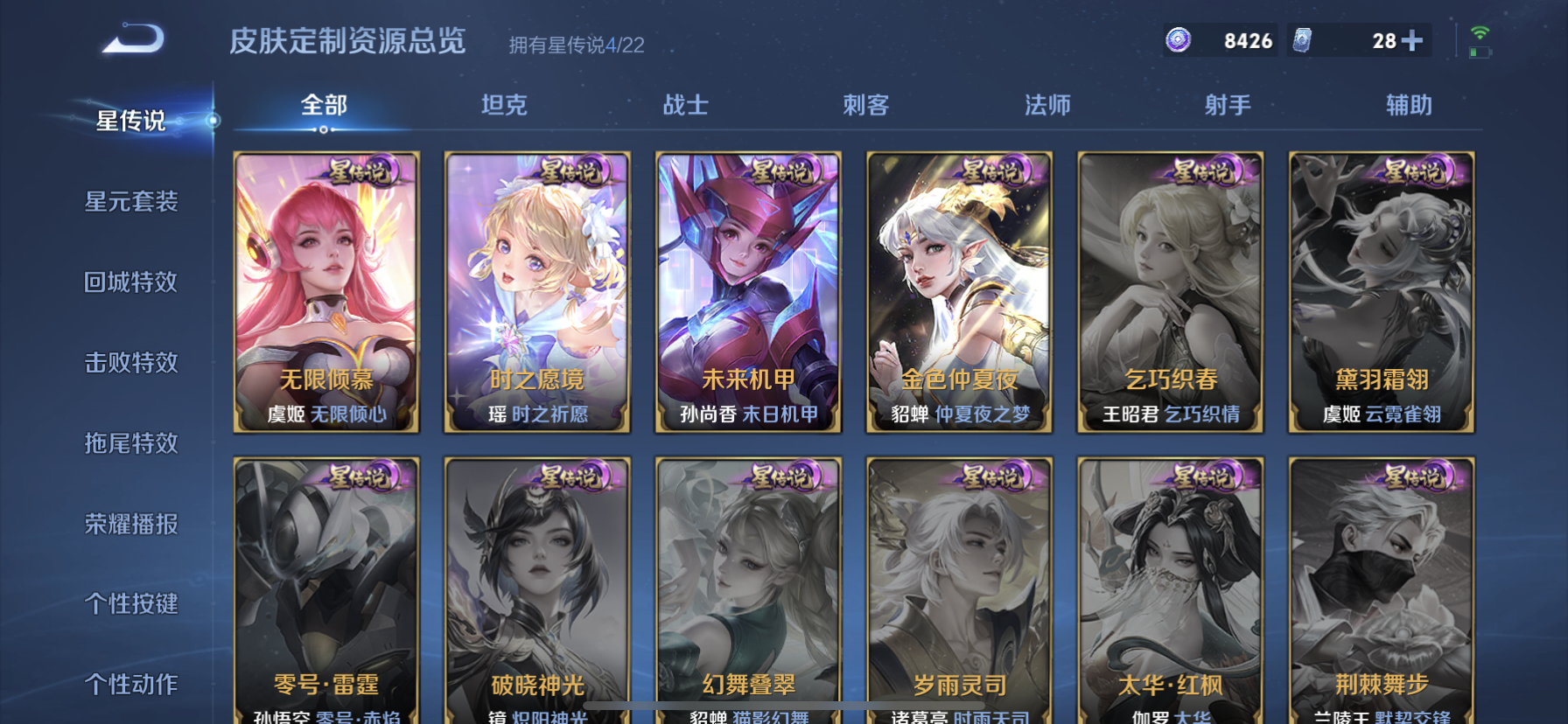Open 回城特效 from the left sidebar
Screen dimensions: 1568x724
coord(133,282)
